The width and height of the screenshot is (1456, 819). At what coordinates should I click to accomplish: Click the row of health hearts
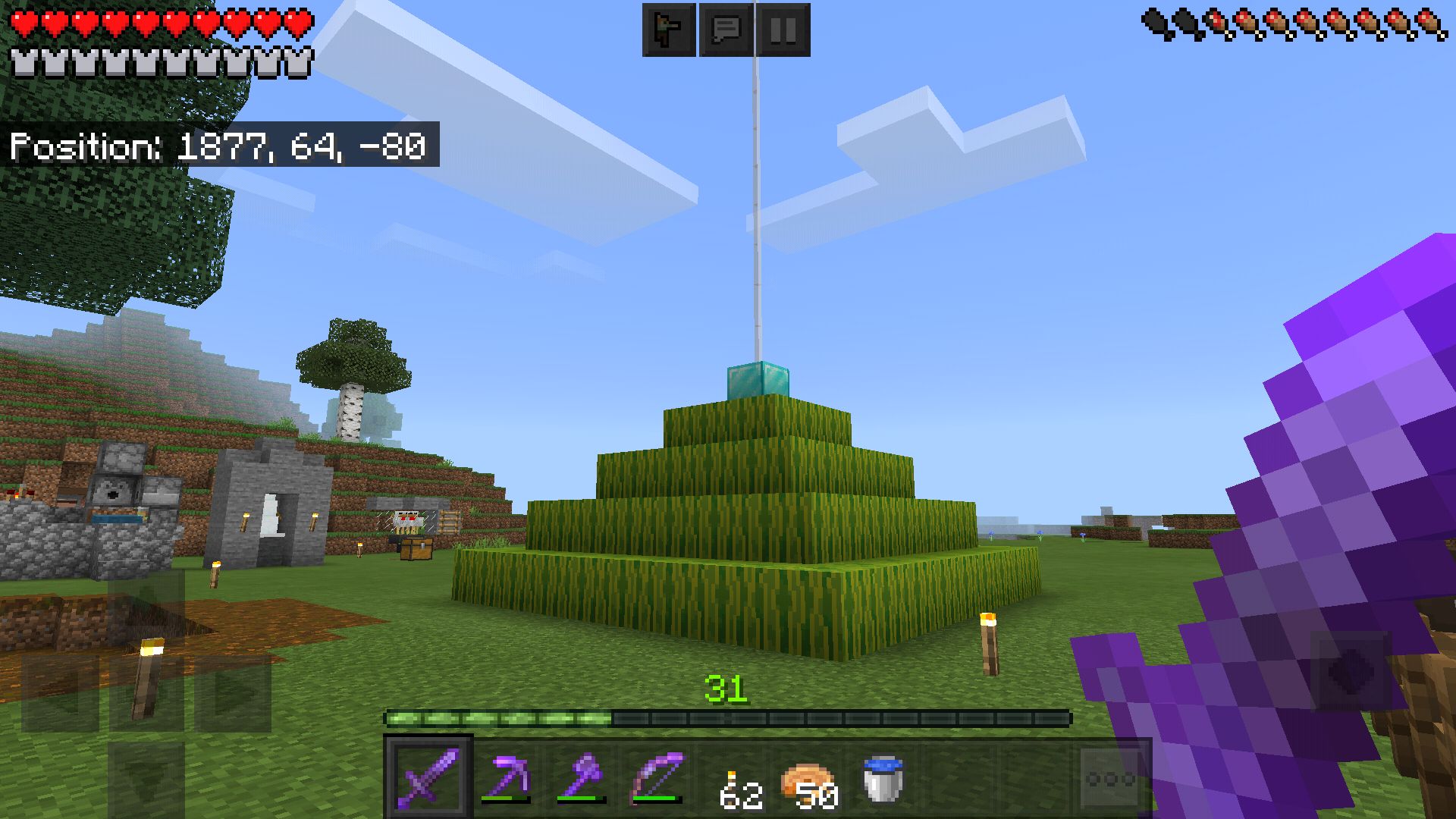click(x=159, y=23)
